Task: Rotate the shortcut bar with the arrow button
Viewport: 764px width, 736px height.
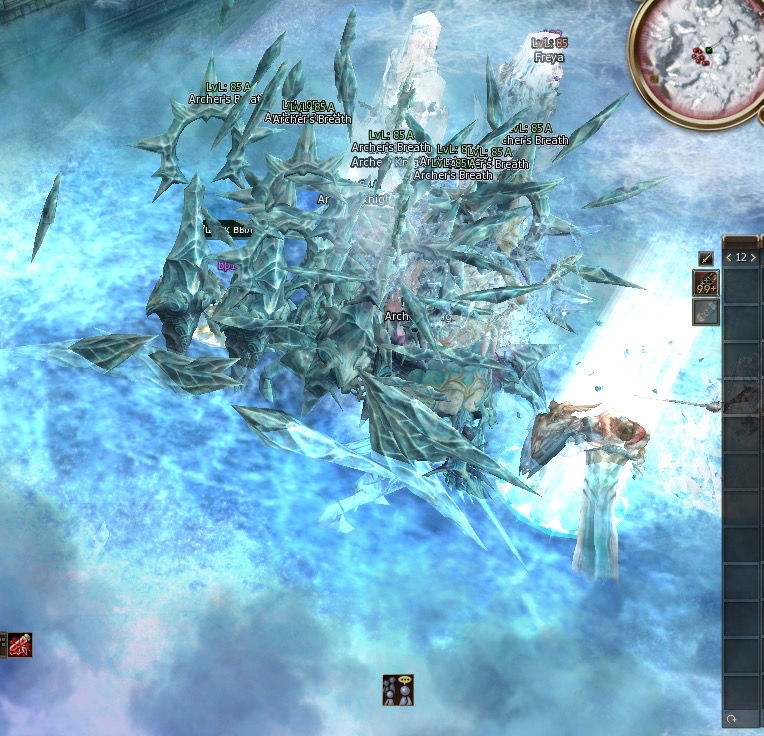Action: click(x=732, y=719)
